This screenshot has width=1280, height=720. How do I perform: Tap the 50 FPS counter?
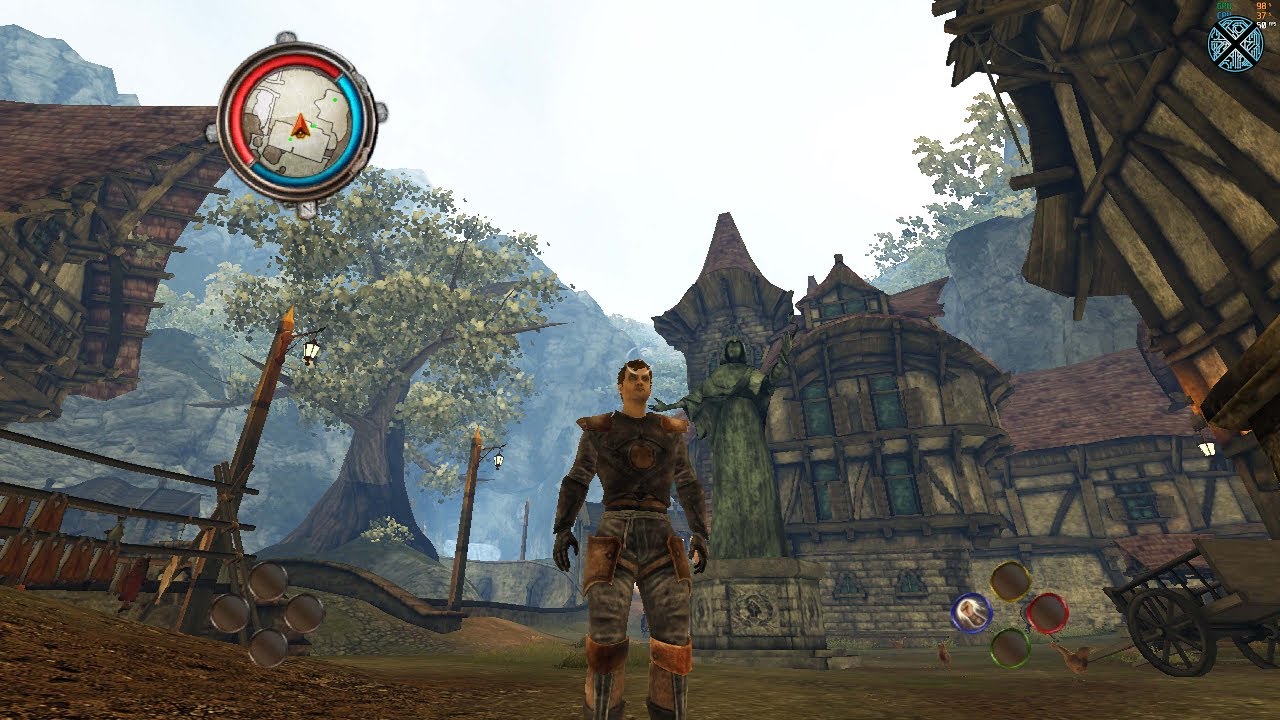tap(1262, 25)
